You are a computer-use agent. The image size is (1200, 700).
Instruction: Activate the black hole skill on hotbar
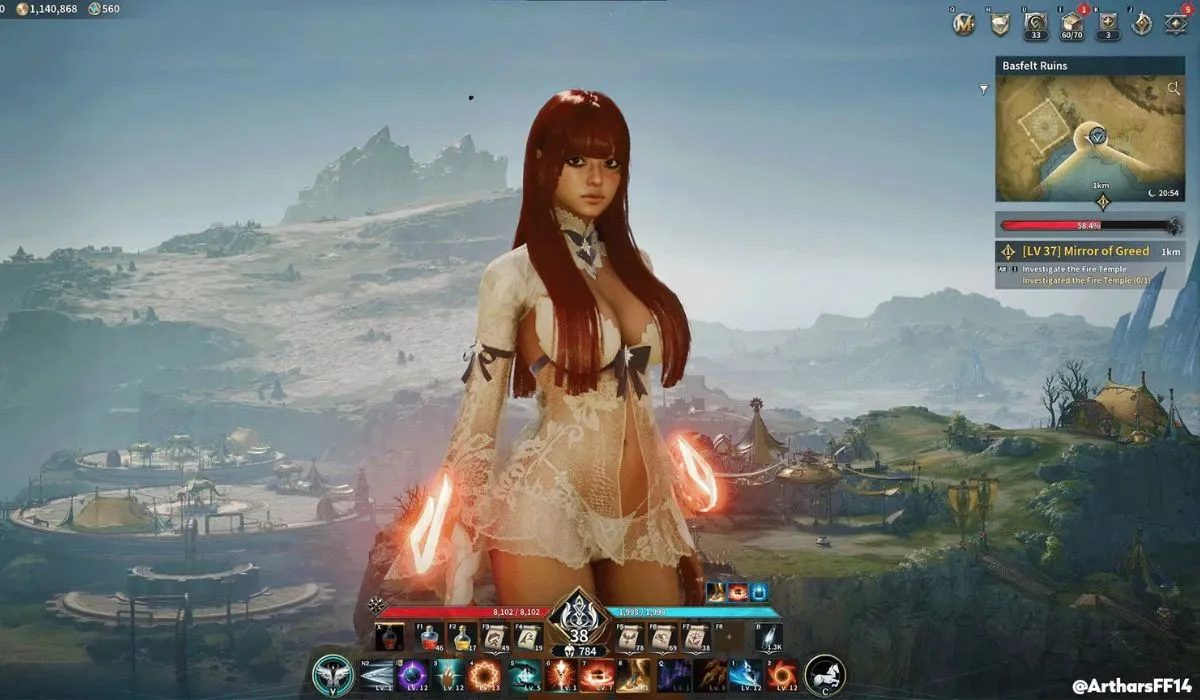tap(781, 675)
